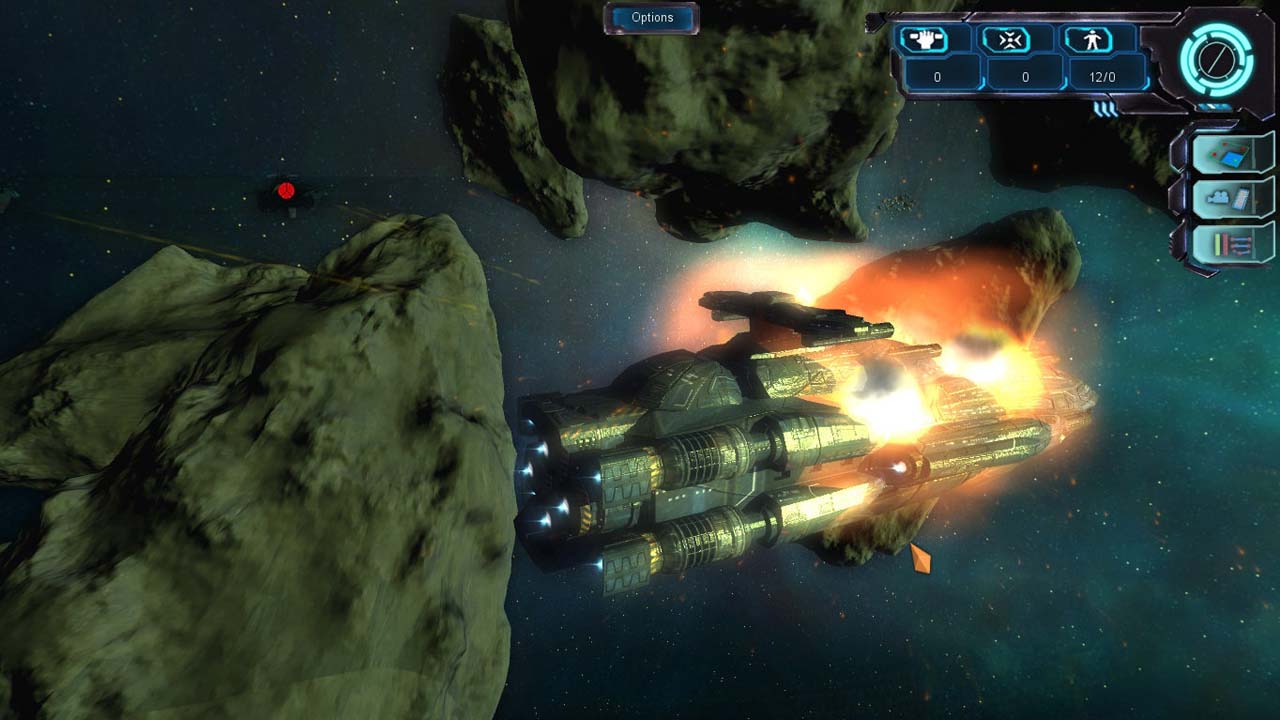This screenshot has width=1280, height=720.
Task: Open the colored bars statistics panel
Action: 1231,243
